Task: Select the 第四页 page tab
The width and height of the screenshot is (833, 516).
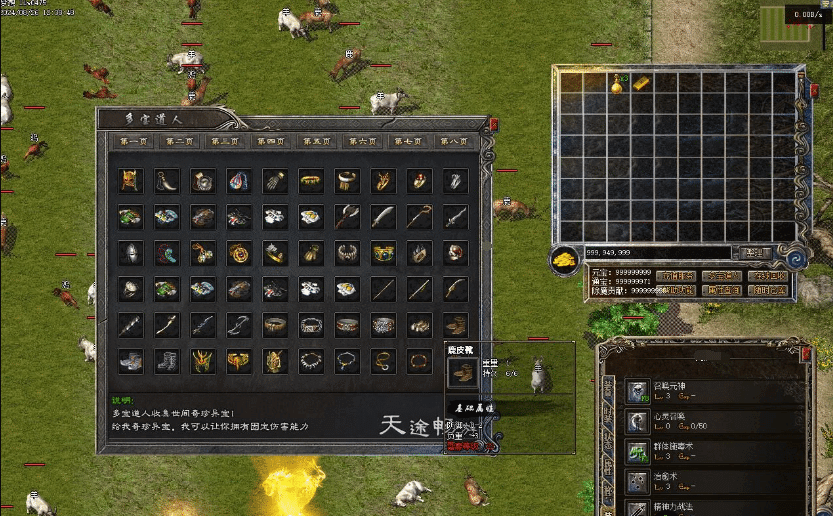Action: (x=270, y=142)
